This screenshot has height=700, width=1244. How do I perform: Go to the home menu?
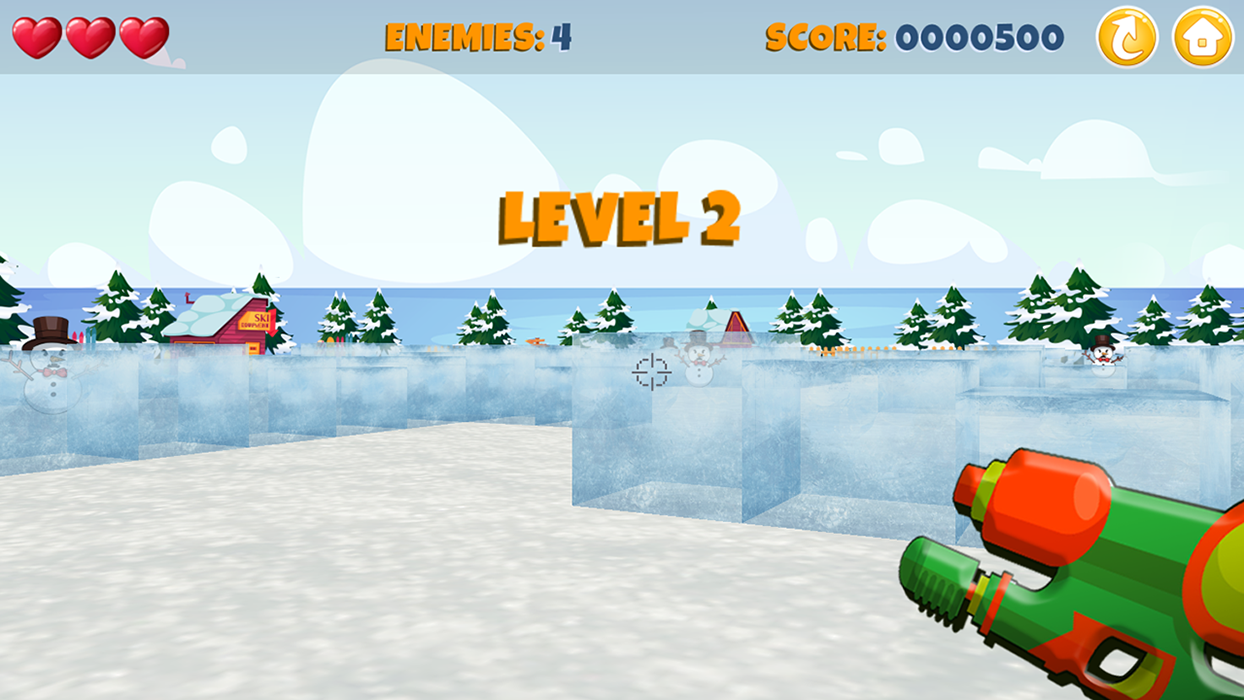1202,37
